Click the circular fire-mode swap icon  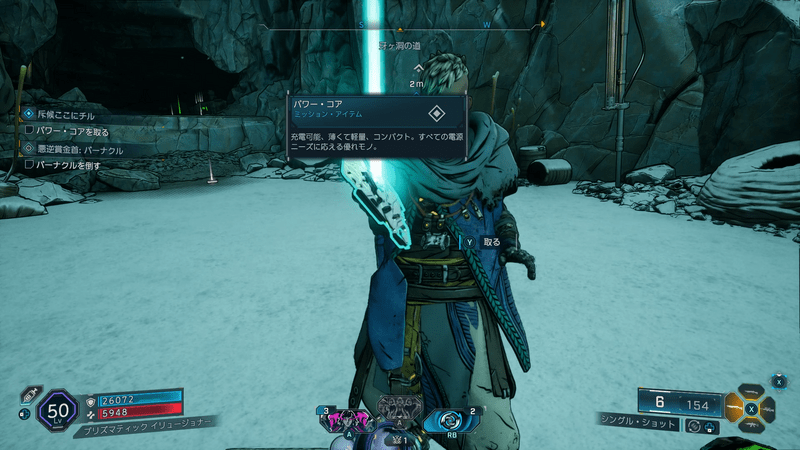click(693, 425)
